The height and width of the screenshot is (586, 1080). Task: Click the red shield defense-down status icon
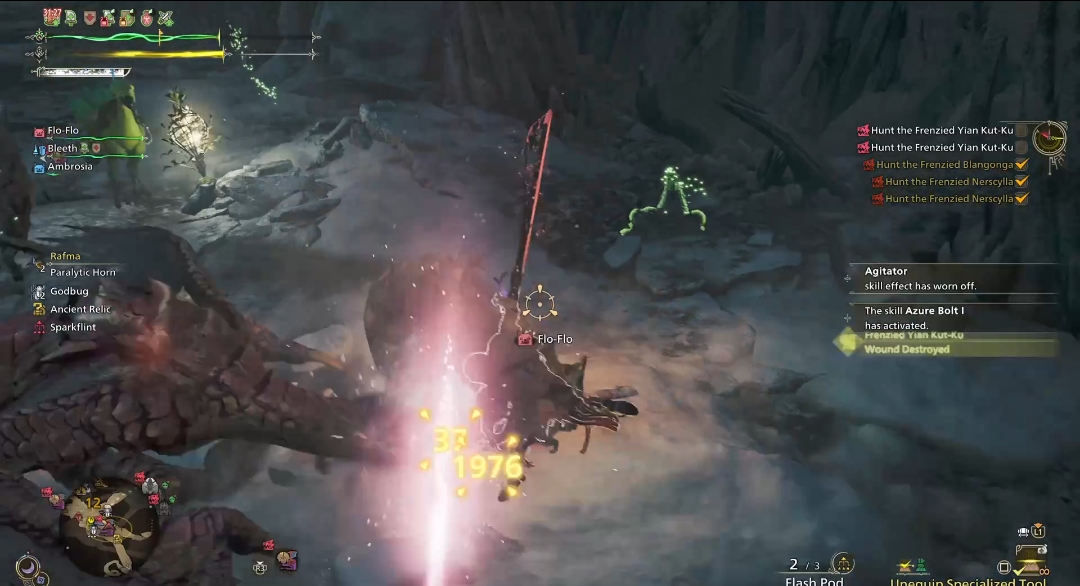(x=89, y=18)
